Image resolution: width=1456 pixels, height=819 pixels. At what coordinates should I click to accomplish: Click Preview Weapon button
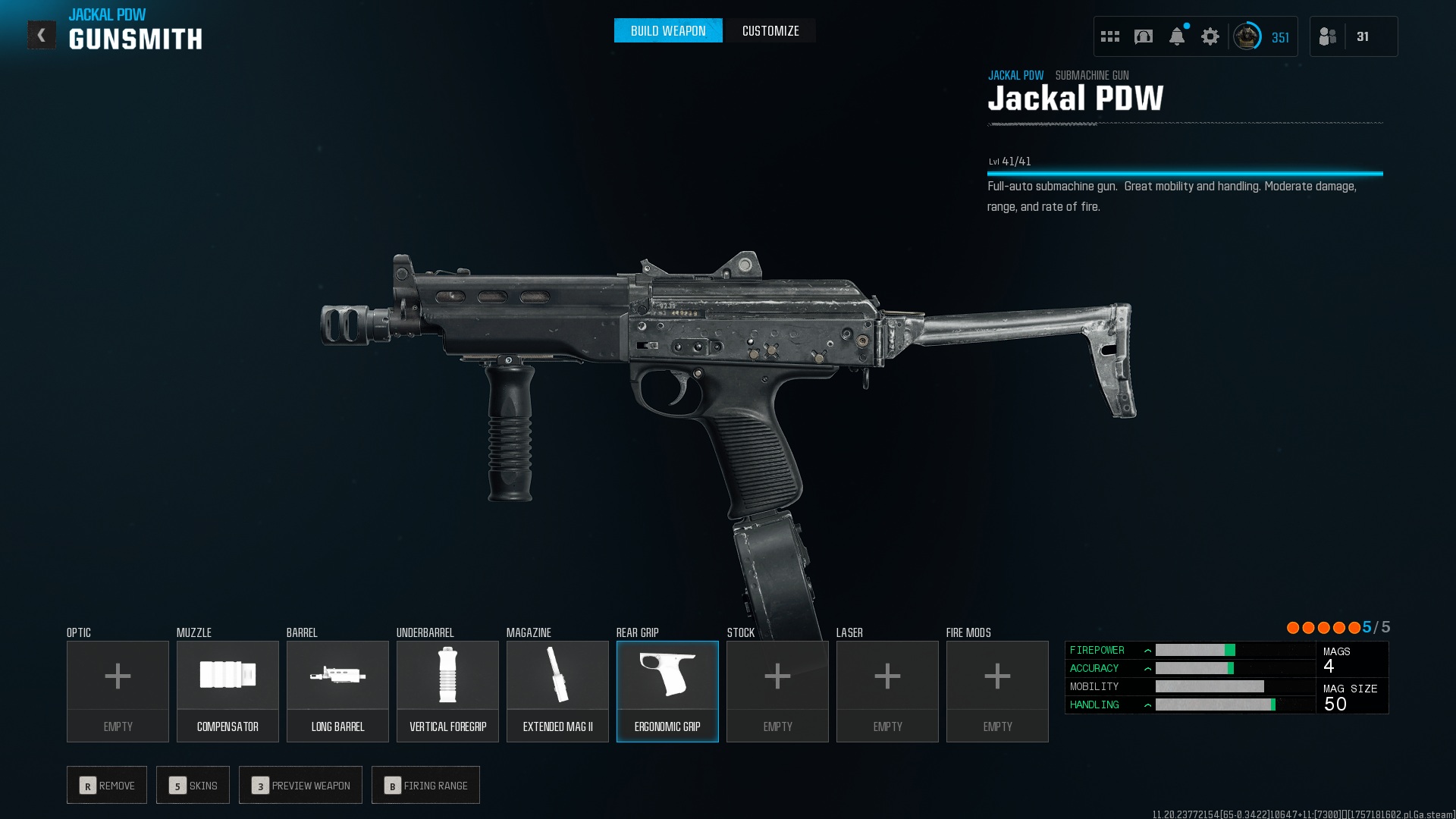pos(300,785)
